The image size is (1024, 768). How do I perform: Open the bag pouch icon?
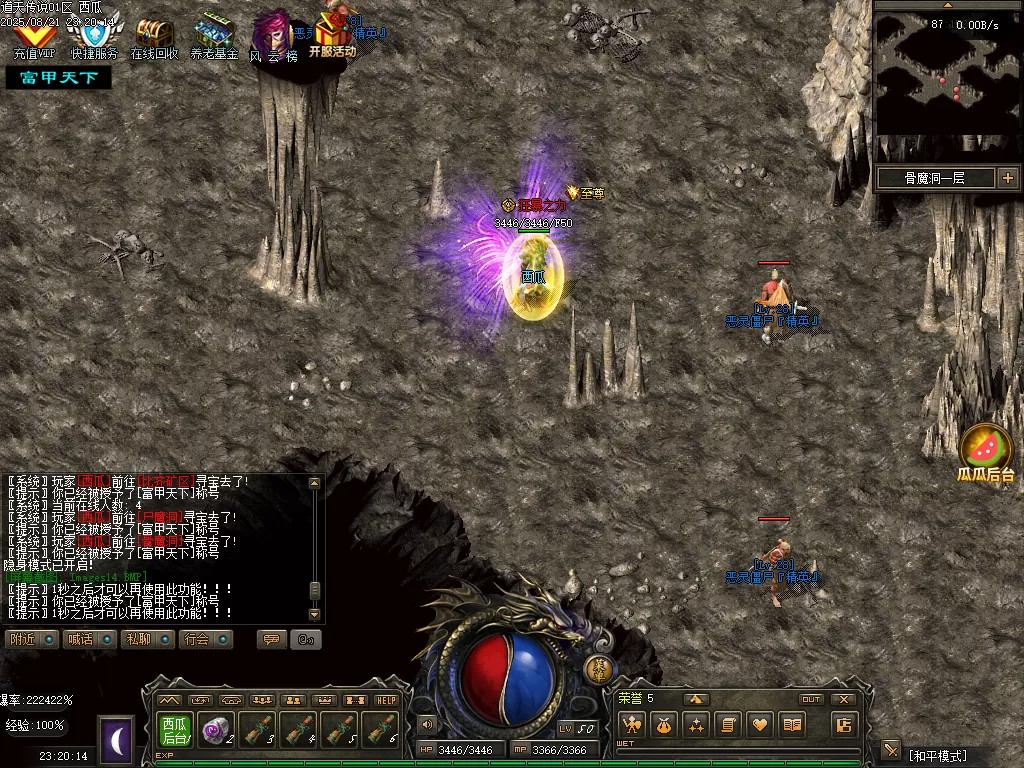click(662, 725)
